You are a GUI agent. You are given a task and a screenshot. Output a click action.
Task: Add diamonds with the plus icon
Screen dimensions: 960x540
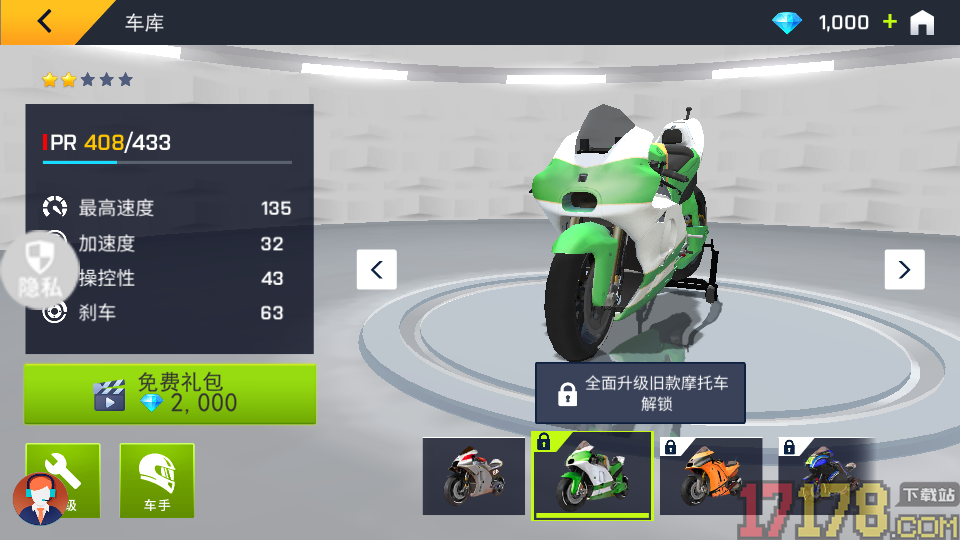coord(889,22)
